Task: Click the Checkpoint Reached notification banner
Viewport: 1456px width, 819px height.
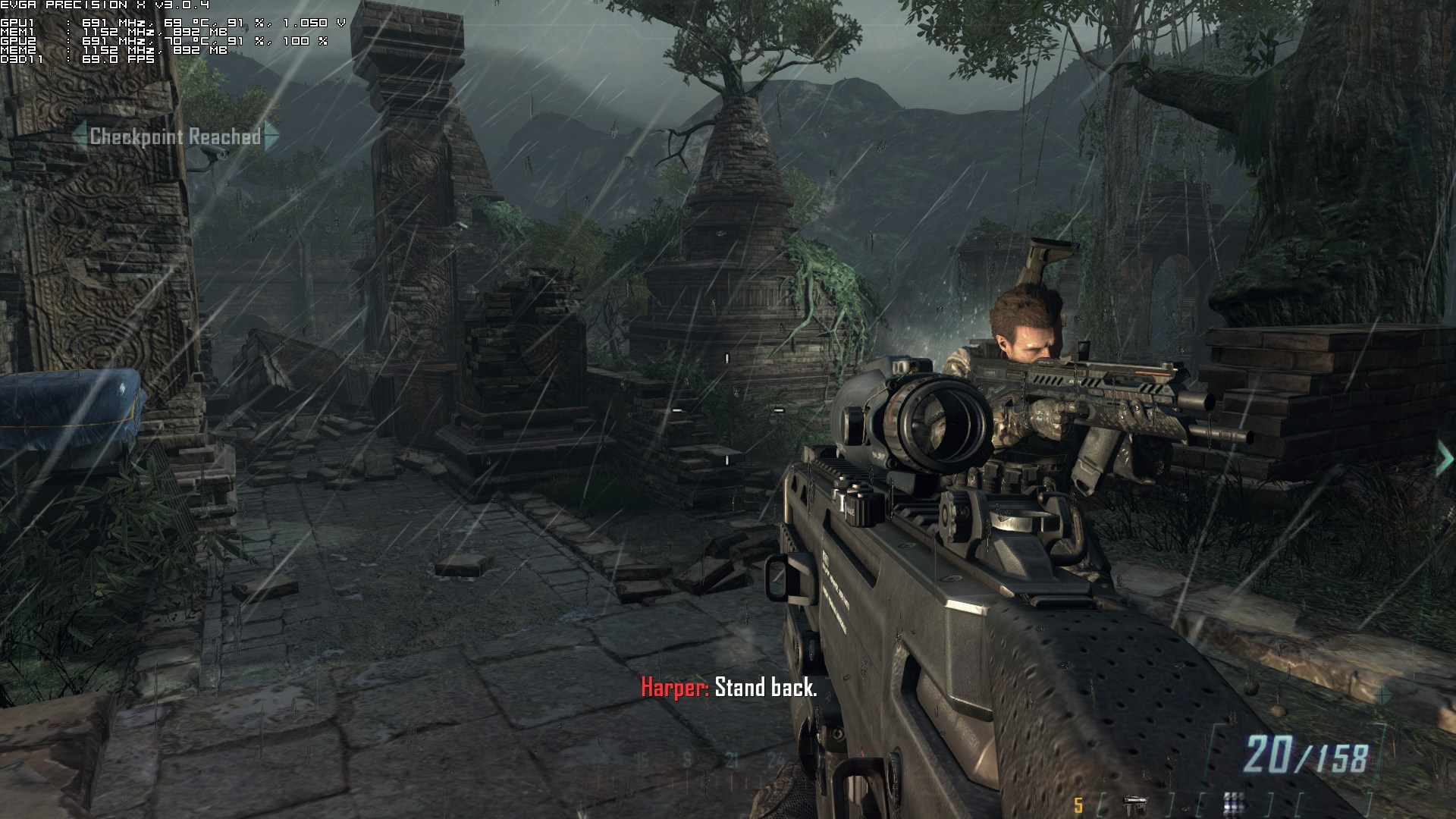Action: tap(175, 136)
